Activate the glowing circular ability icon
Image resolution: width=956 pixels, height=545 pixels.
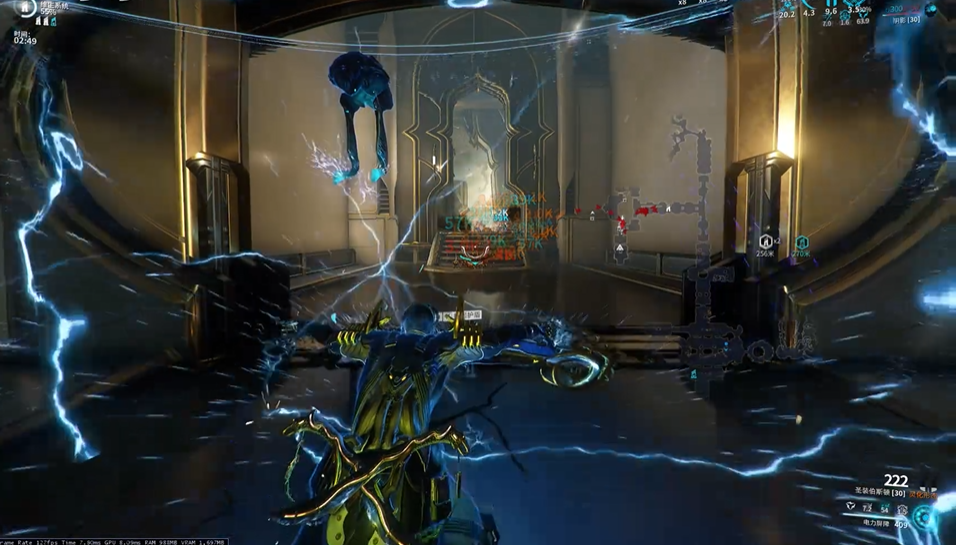click(x=925, y=517)
